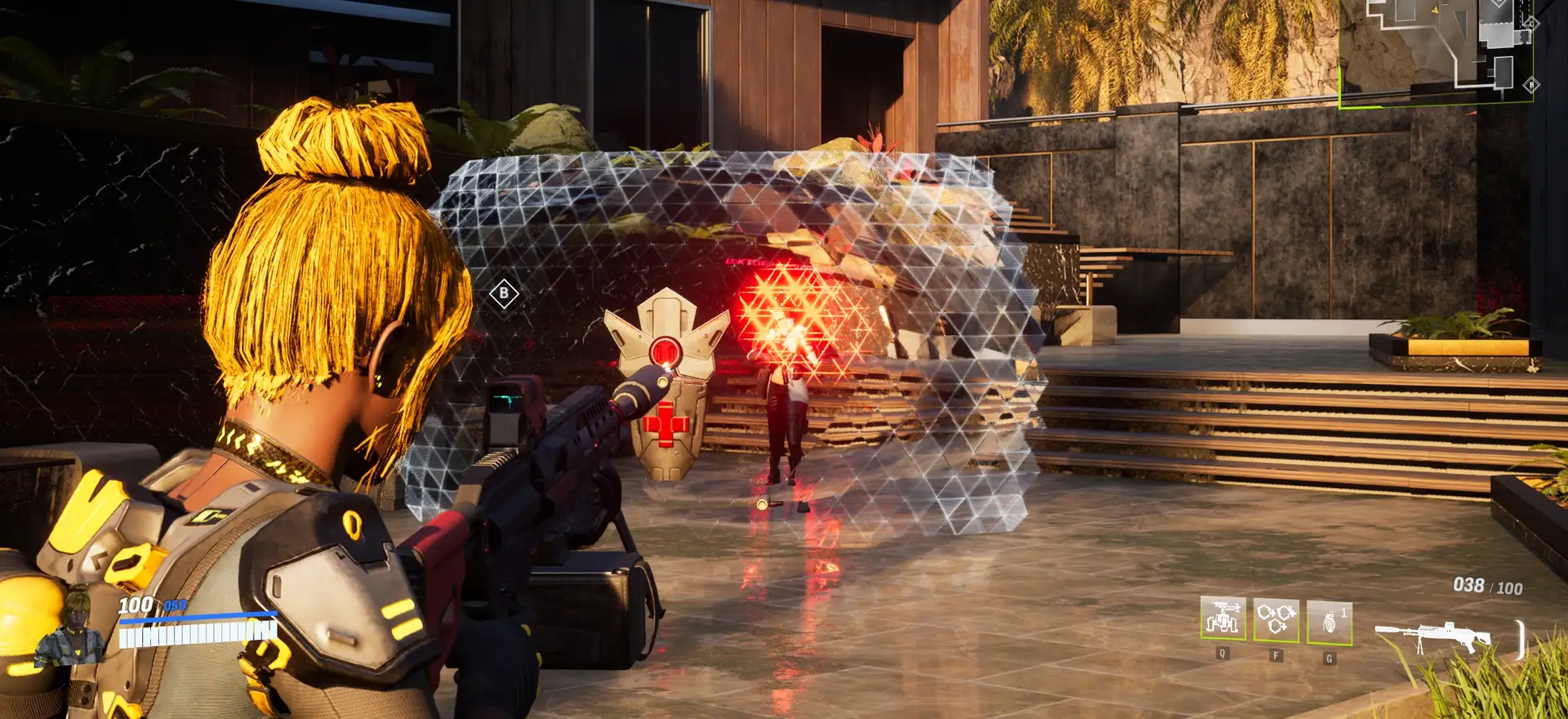1568x719 pixels.
Task: Click the C objective marker on minimap
Action: 1531,24
